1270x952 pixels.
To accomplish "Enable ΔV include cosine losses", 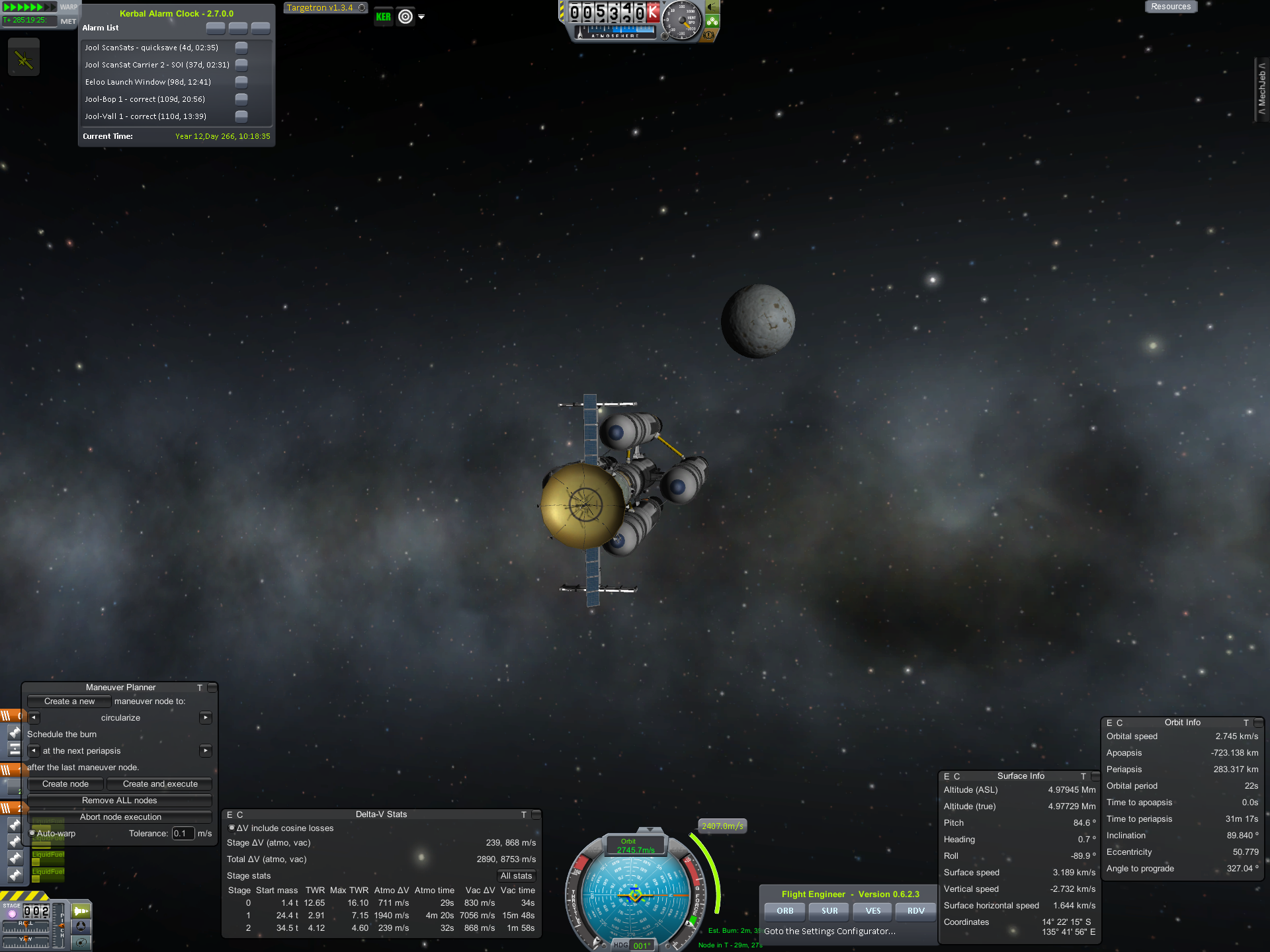I will click(232, 828).
